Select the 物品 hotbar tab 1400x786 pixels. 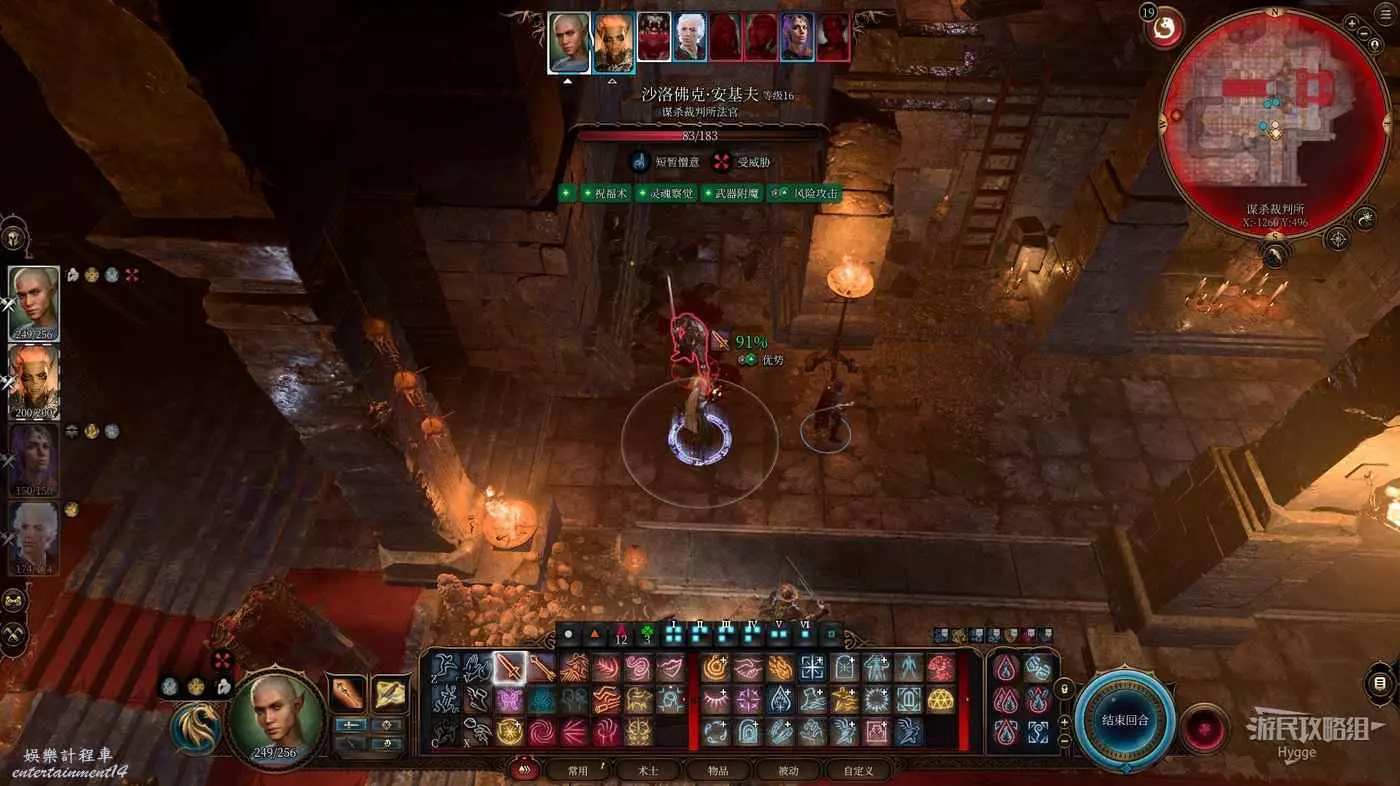(718, 771)
